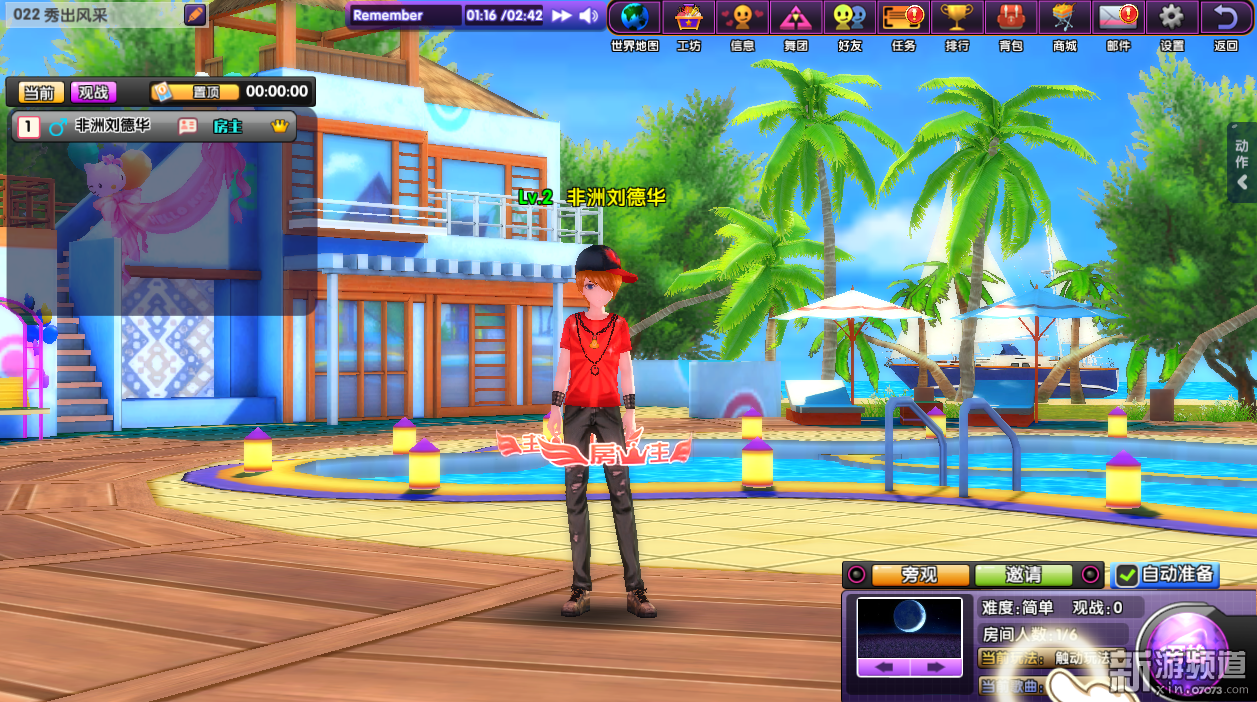The image size is (1257, 702).
Task: Open the dance troupe (舞团) menu
Action: coord(796,18)
